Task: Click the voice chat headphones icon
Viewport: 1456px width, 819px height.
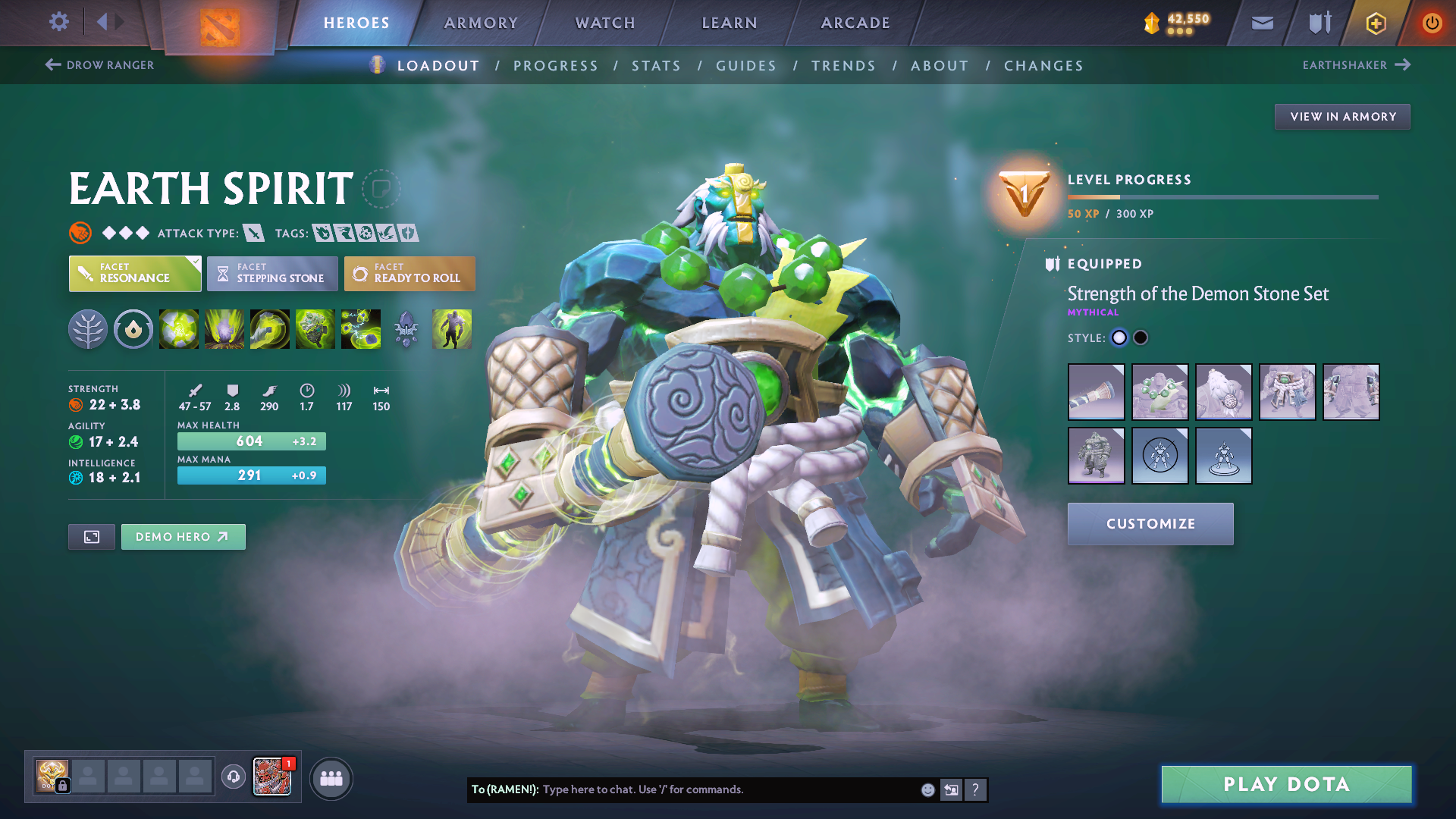Action: pyautogui.click(x=233, y=778)
